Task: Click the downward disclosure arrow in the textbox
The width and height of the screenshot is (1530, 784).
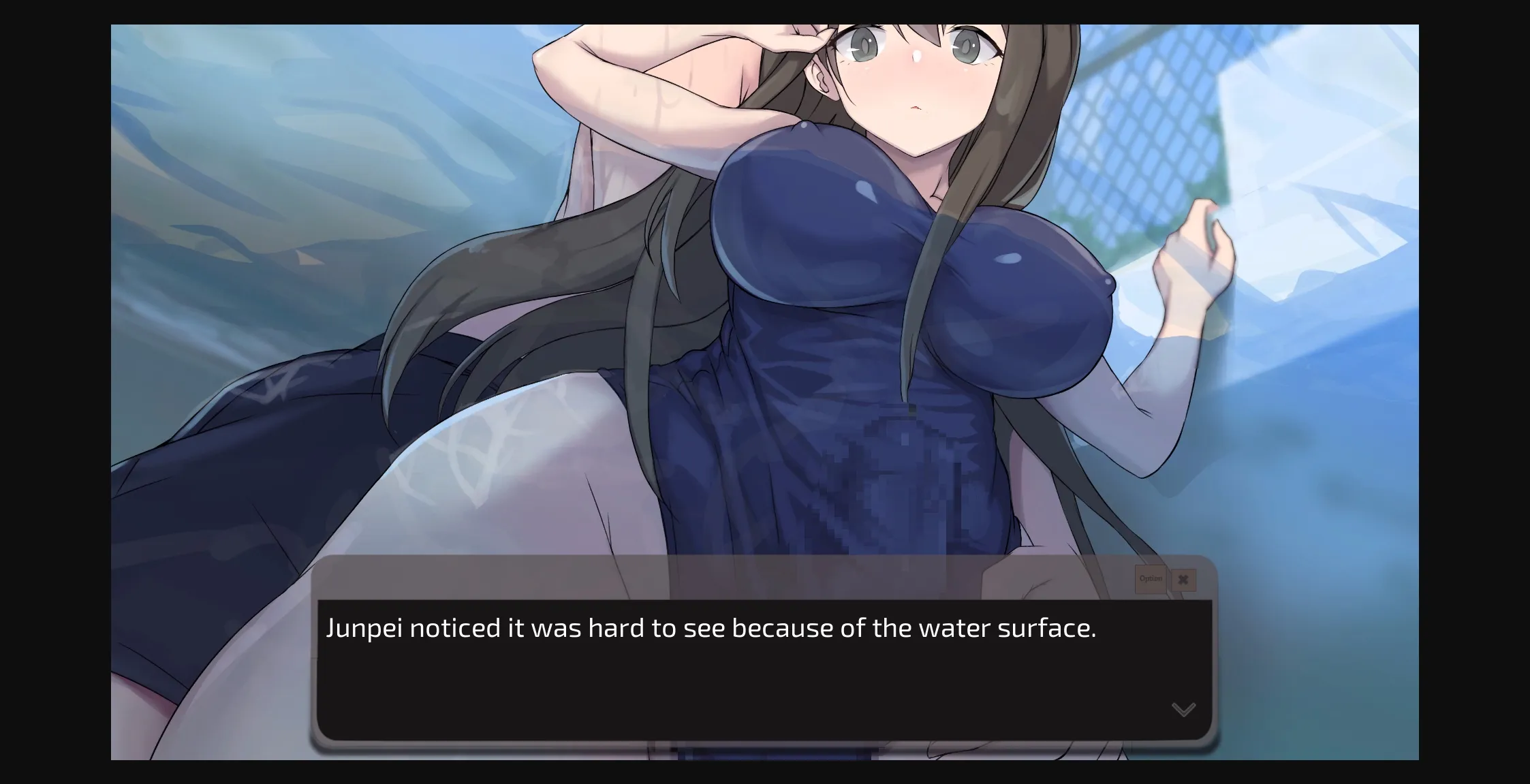Action: [x=1184, y=709]
